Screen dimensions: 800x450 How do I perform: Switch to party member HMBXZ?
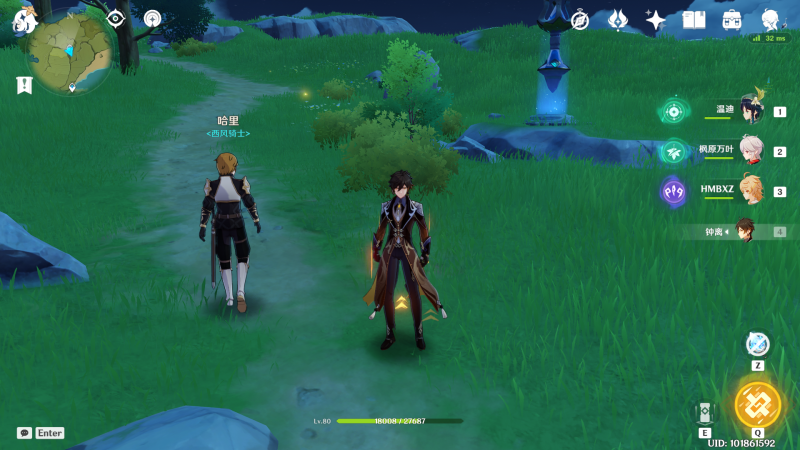tap(750, 190)
